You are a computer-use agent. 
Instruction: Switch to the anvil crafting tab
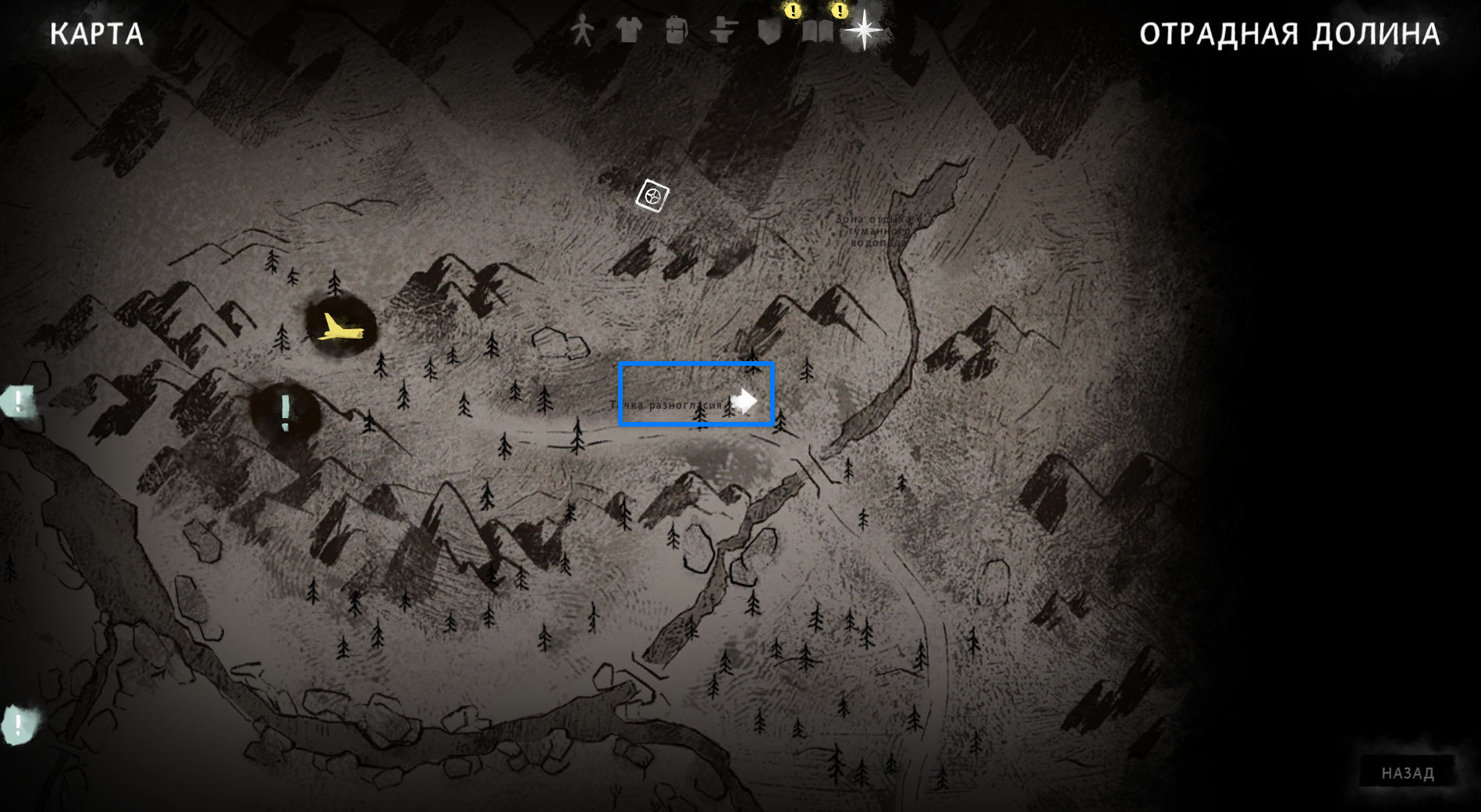click(x=723, y=31)
